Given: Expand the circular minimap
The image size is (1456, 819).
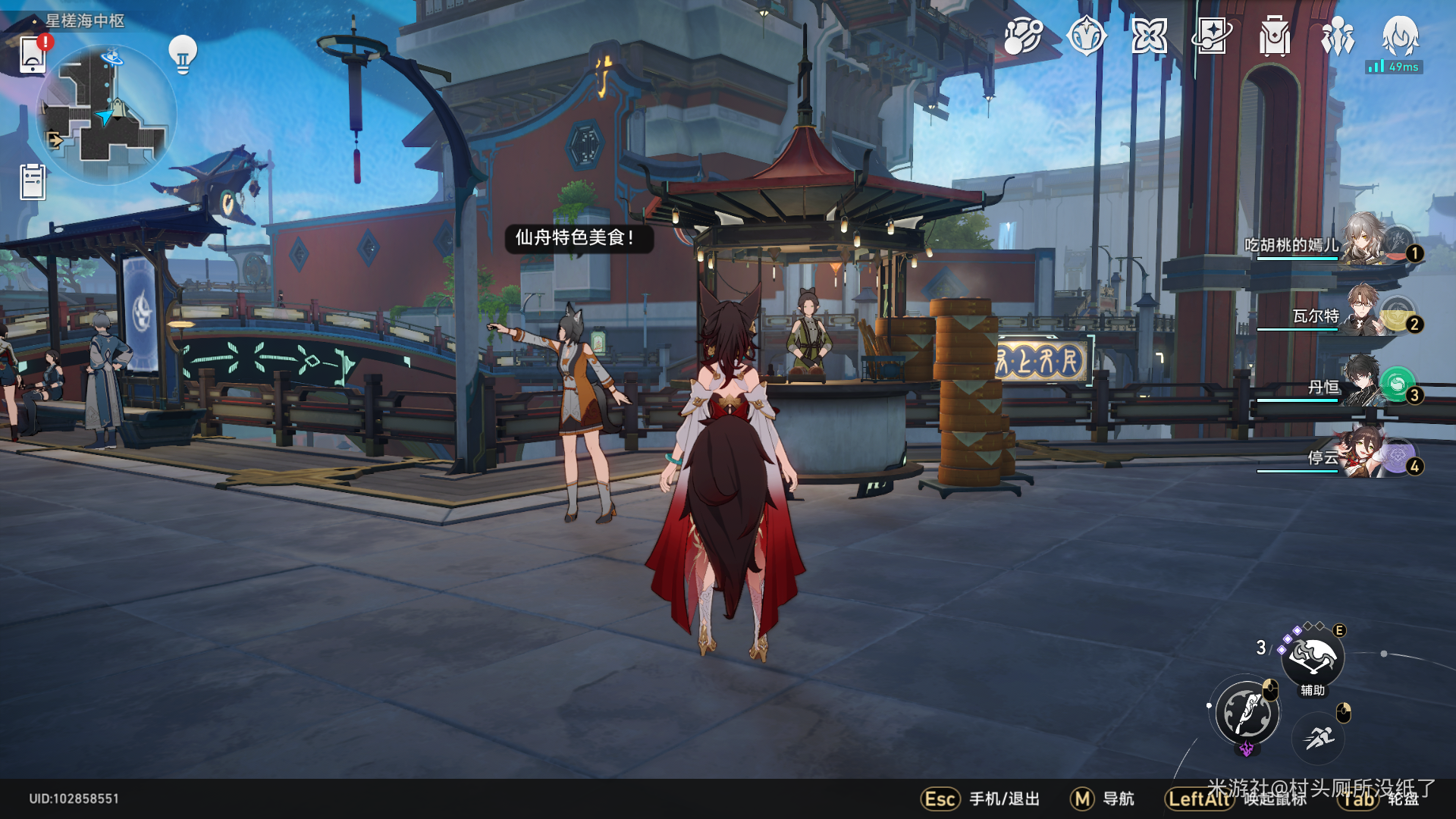Looking at the screenshot, I should (x=106, y=114).
